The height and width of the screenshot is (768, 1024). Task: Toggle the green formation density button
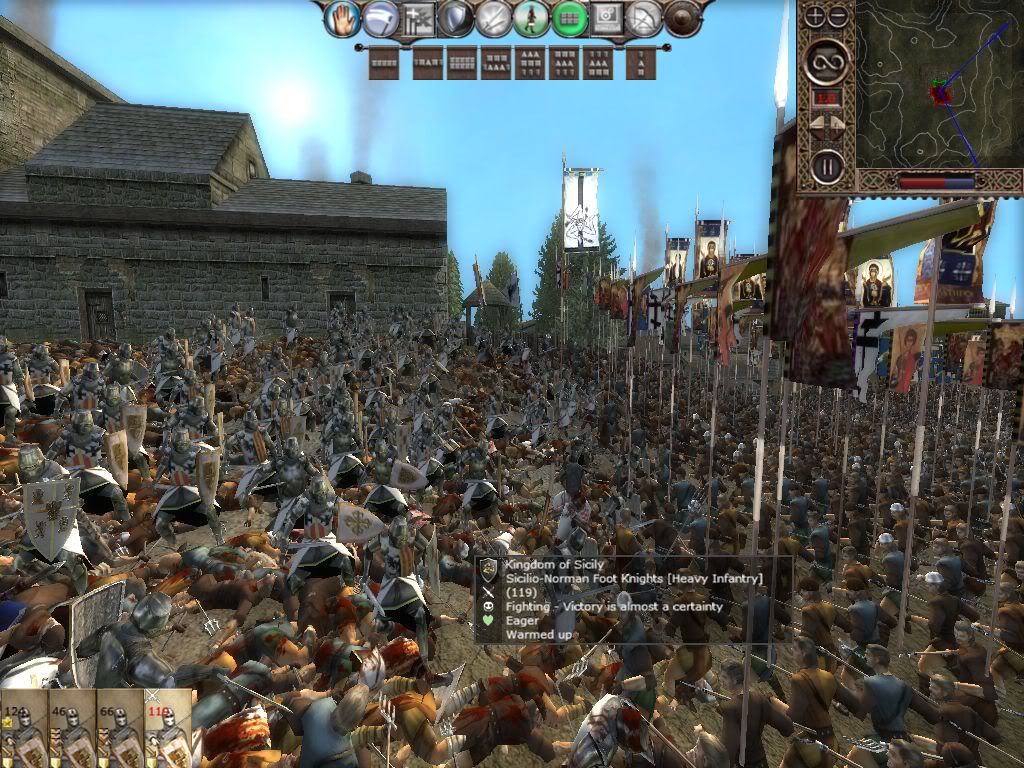569,18
